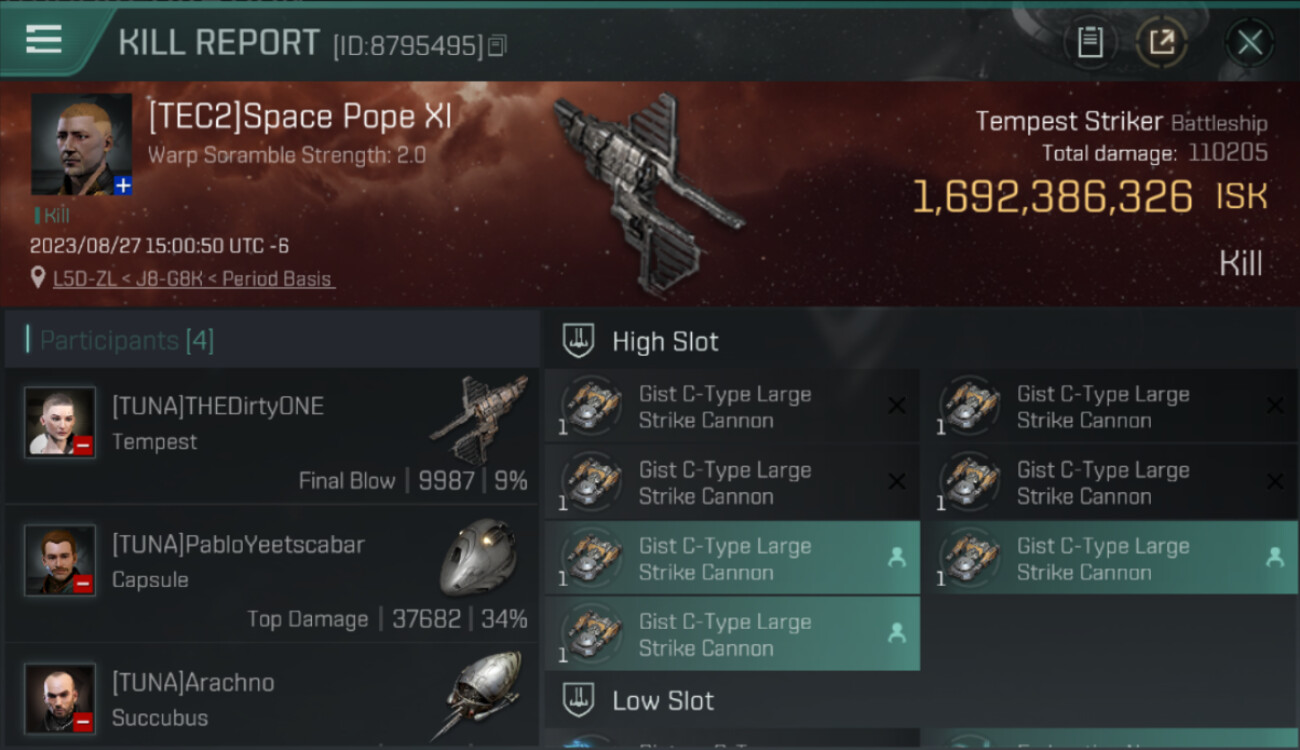Share the kill report externally
The height and width of the screenshot is (750, 1300).
1161,42
